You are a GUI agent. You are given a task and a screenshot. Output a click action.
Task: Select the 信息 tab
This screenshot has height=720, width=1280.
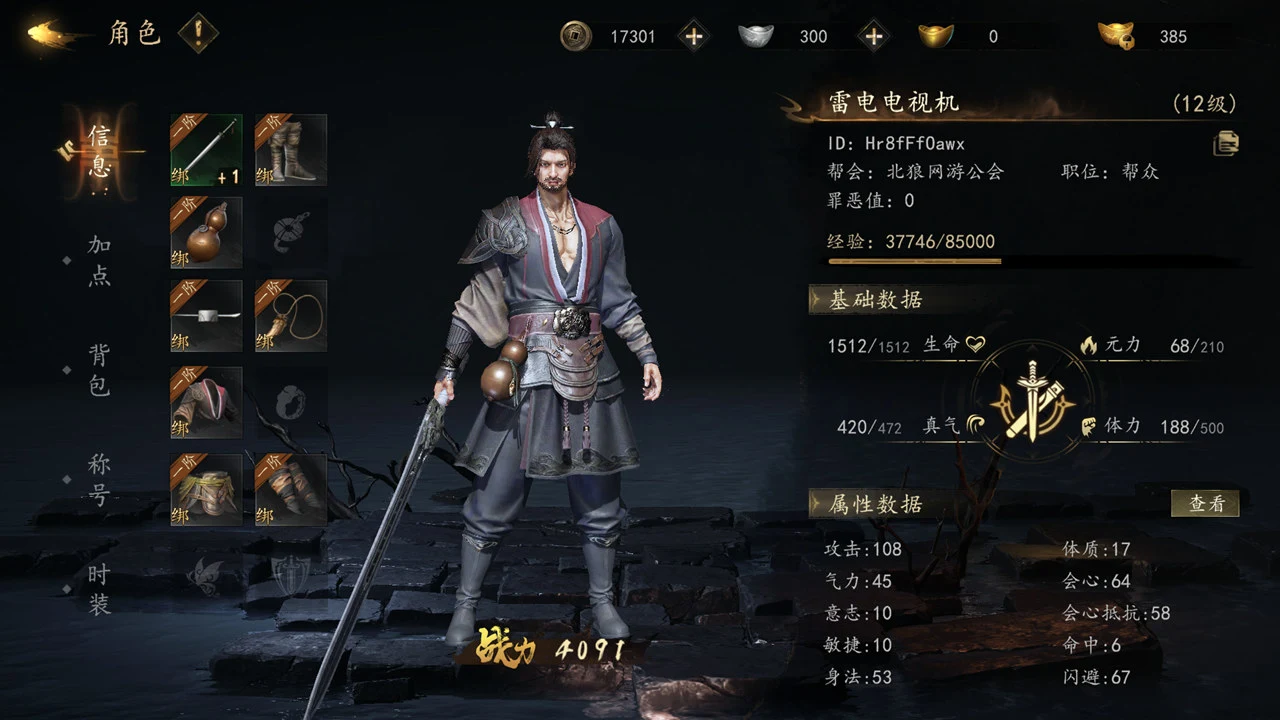(99, 151)
